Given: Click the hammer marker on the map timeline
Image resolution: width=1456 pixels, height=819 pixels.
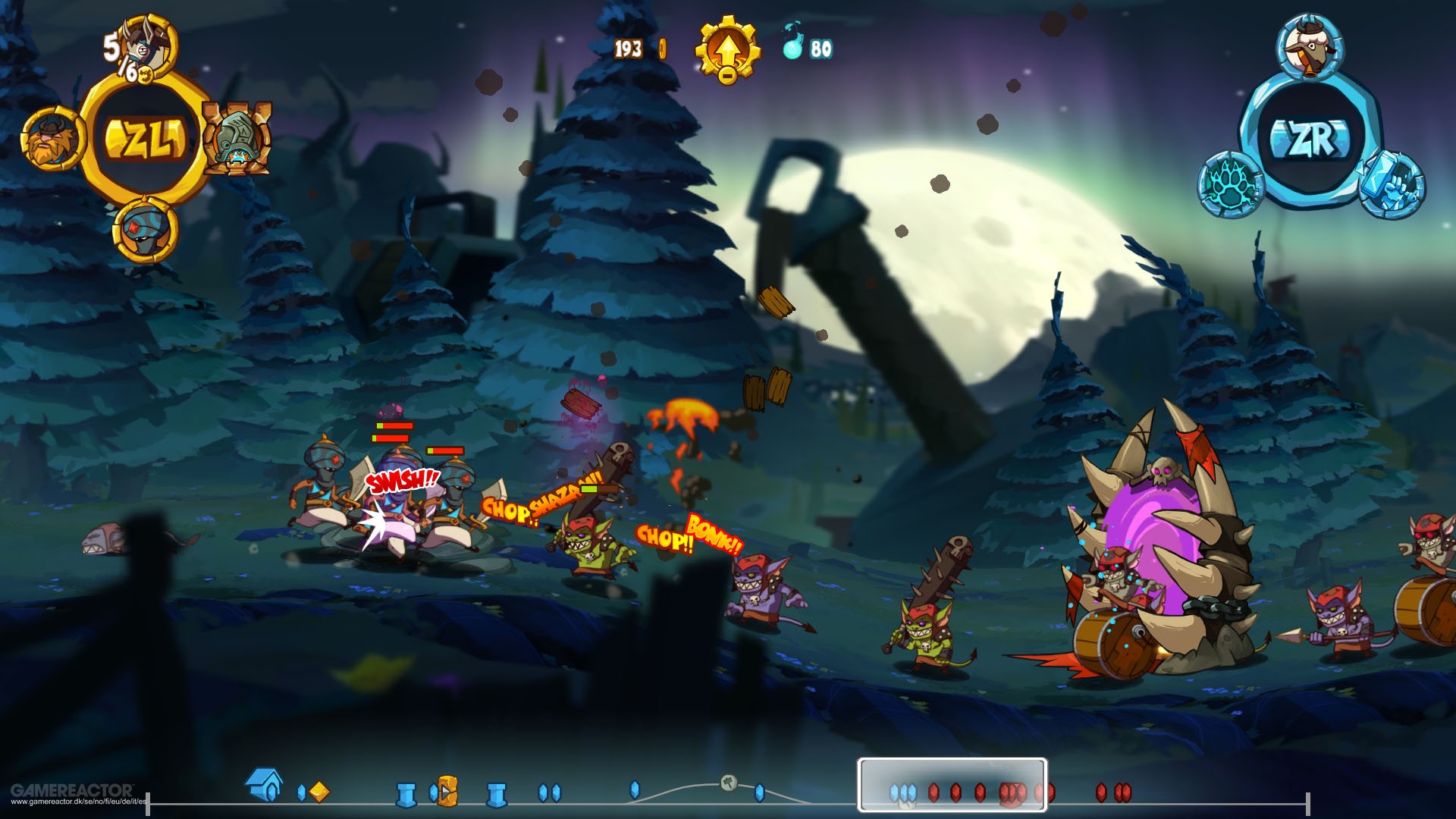Looking at the screenshot, I should [728, 783].
